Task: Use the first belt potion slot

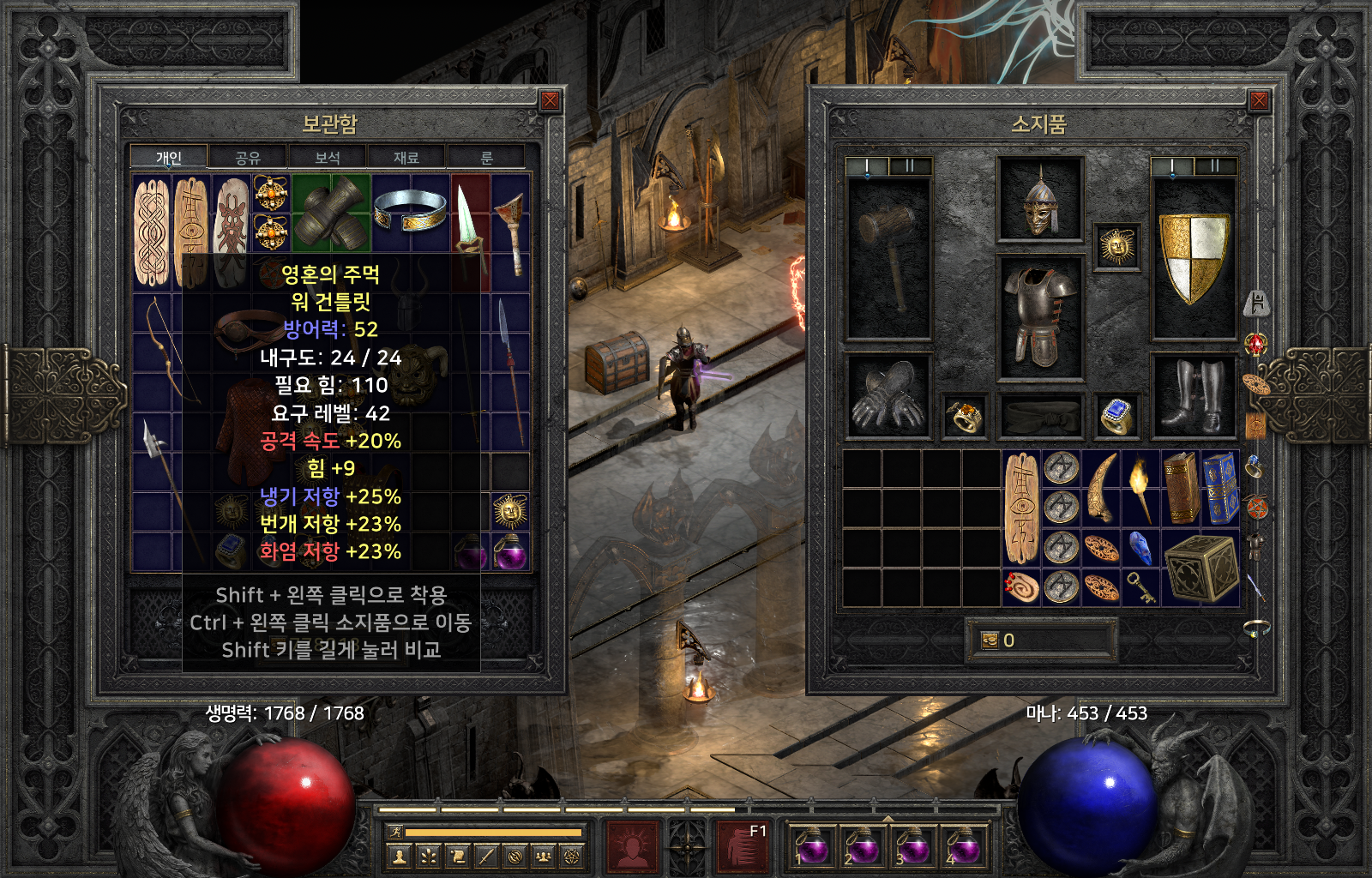Action: point(810,846)
